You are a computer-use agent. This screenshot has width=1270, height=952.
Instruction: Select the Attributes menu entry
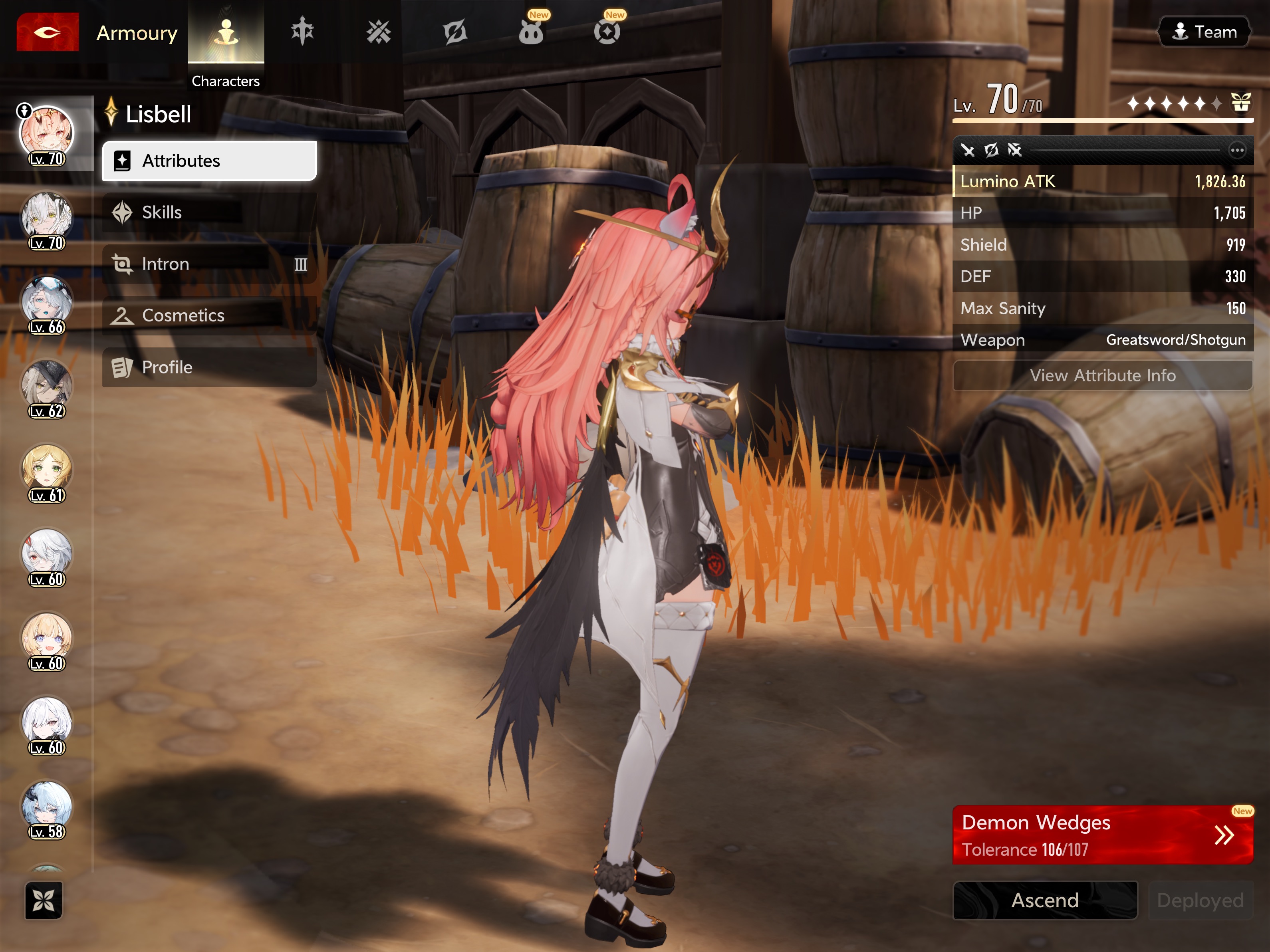pyautogui.click(x=209, y=161)
